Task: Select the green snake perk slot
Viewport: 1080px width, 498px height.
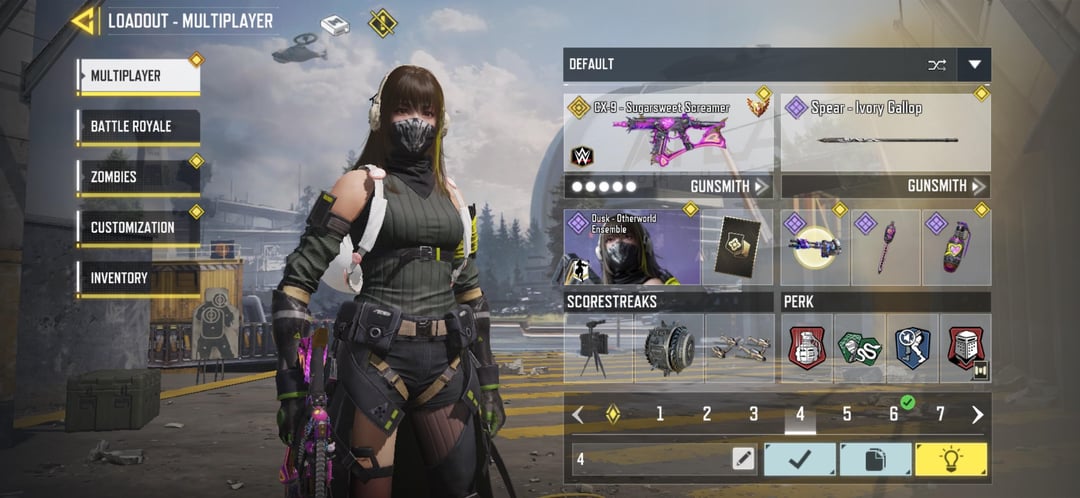Action: [x=859, y=348]
